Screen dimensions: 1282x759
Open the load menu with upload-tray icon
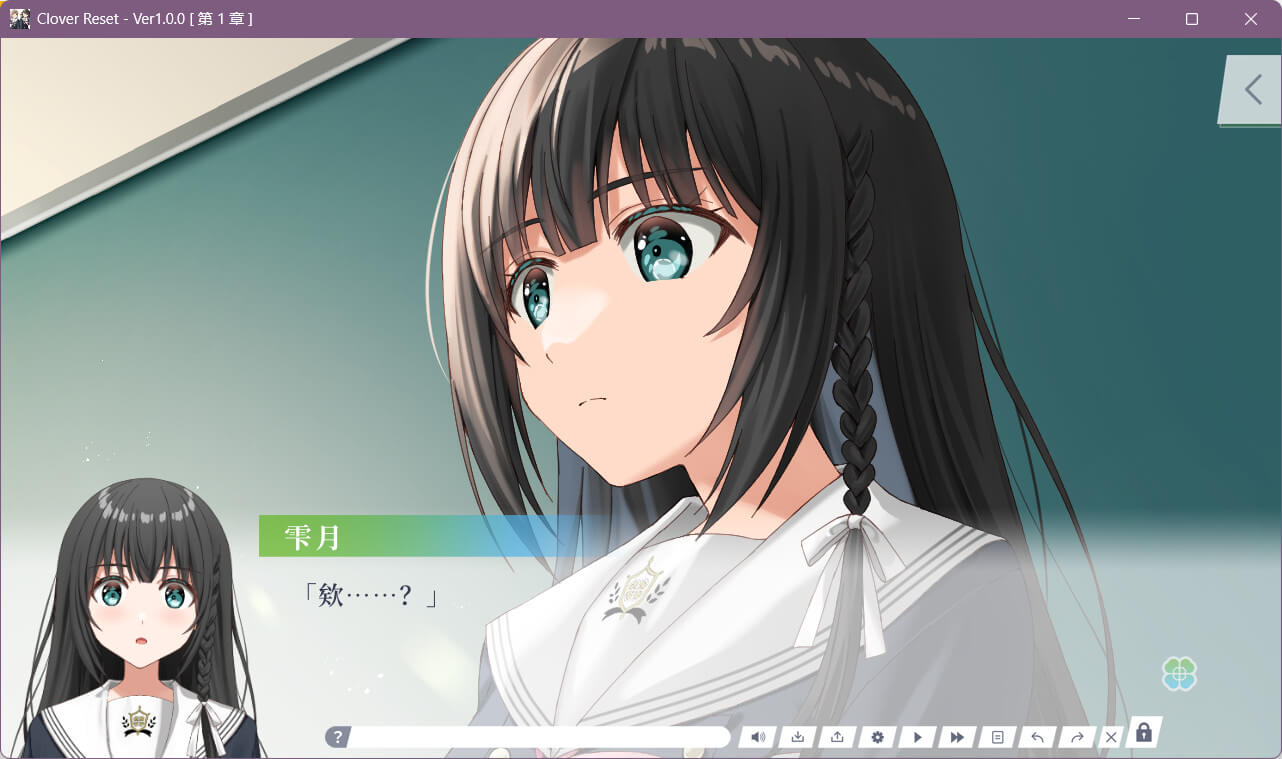tap(837, 737)
